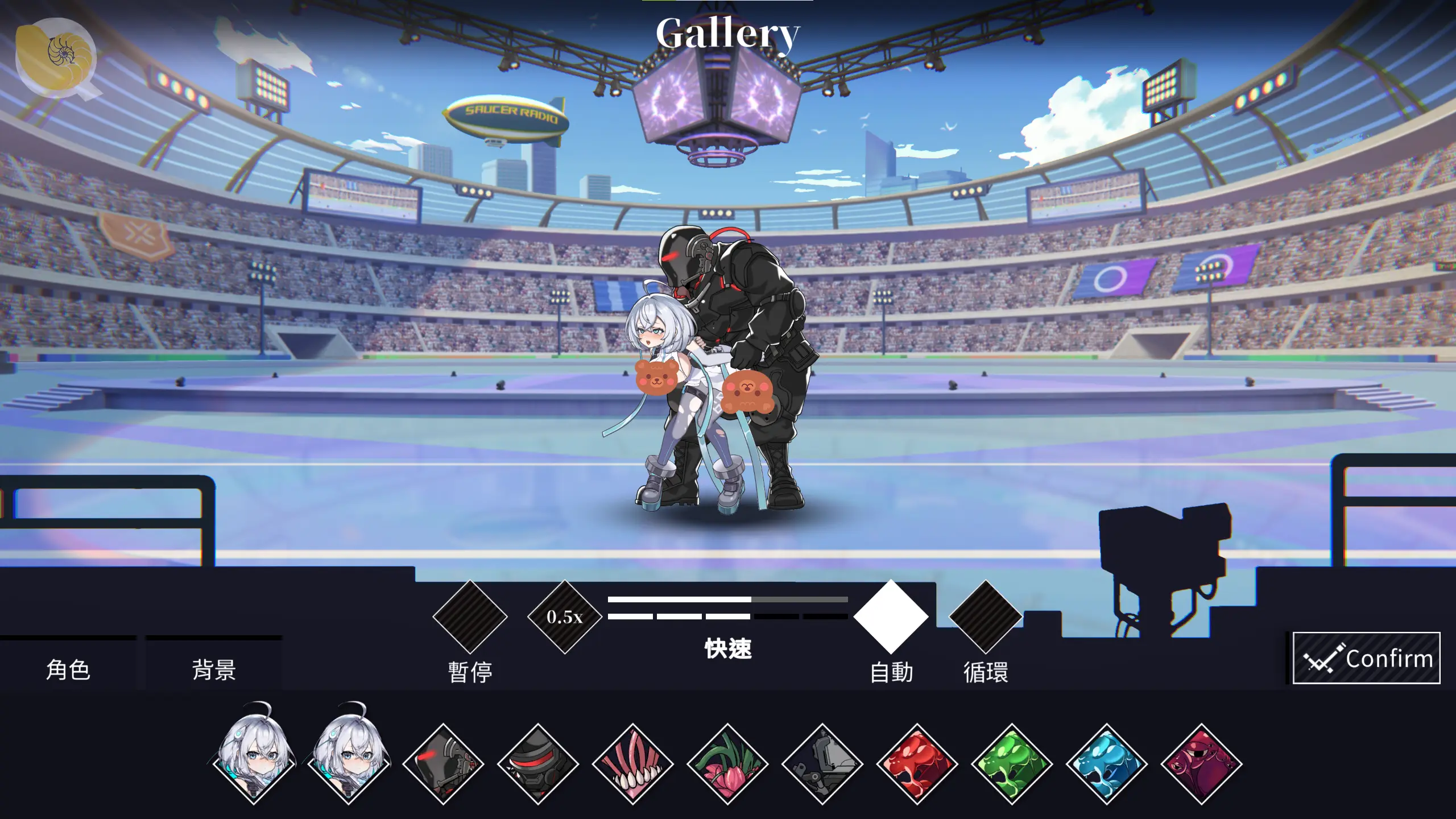Screen dimensions: 1456x819
Task: Toggle the 暫停 pause diamond
Action: [470, 617]
